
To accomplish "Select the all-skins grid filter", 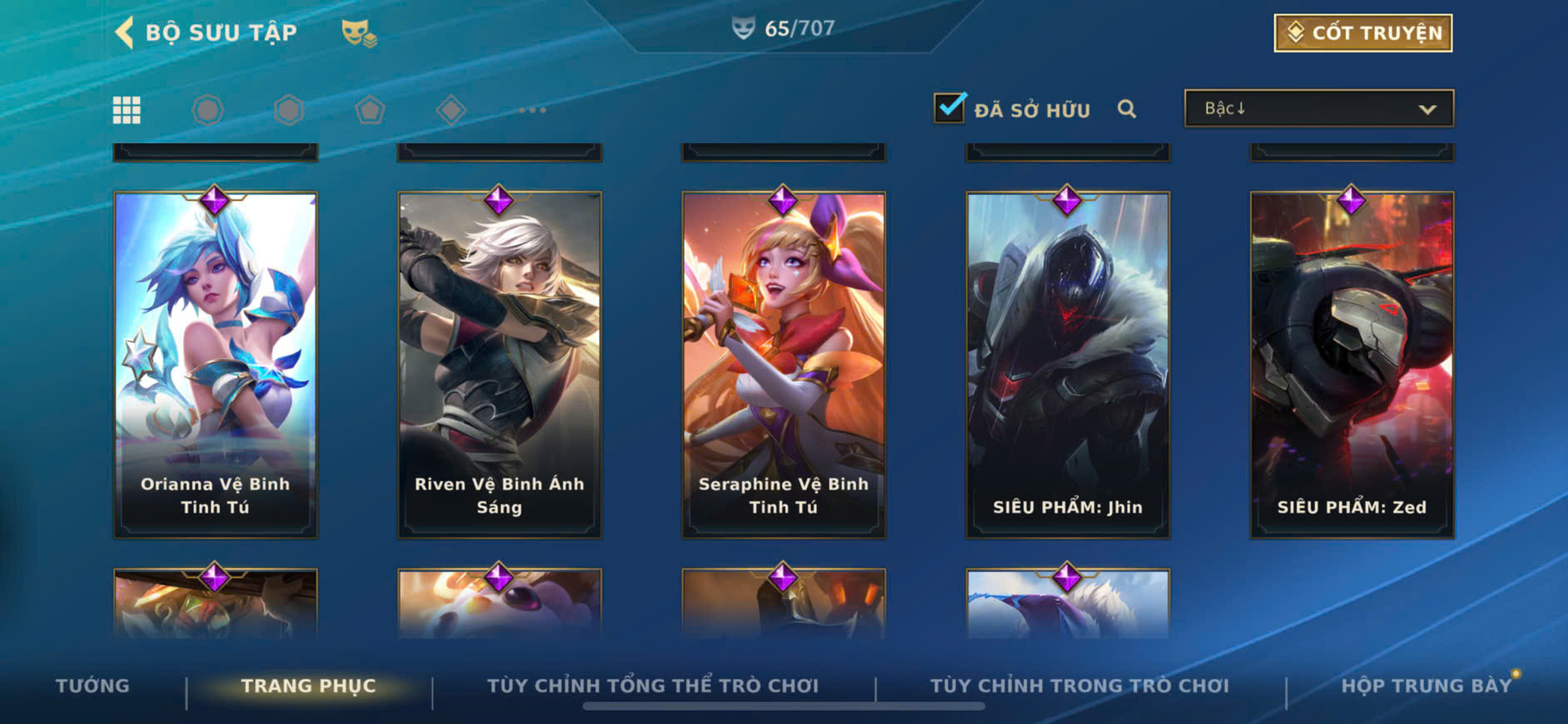I will pos(127,110).
